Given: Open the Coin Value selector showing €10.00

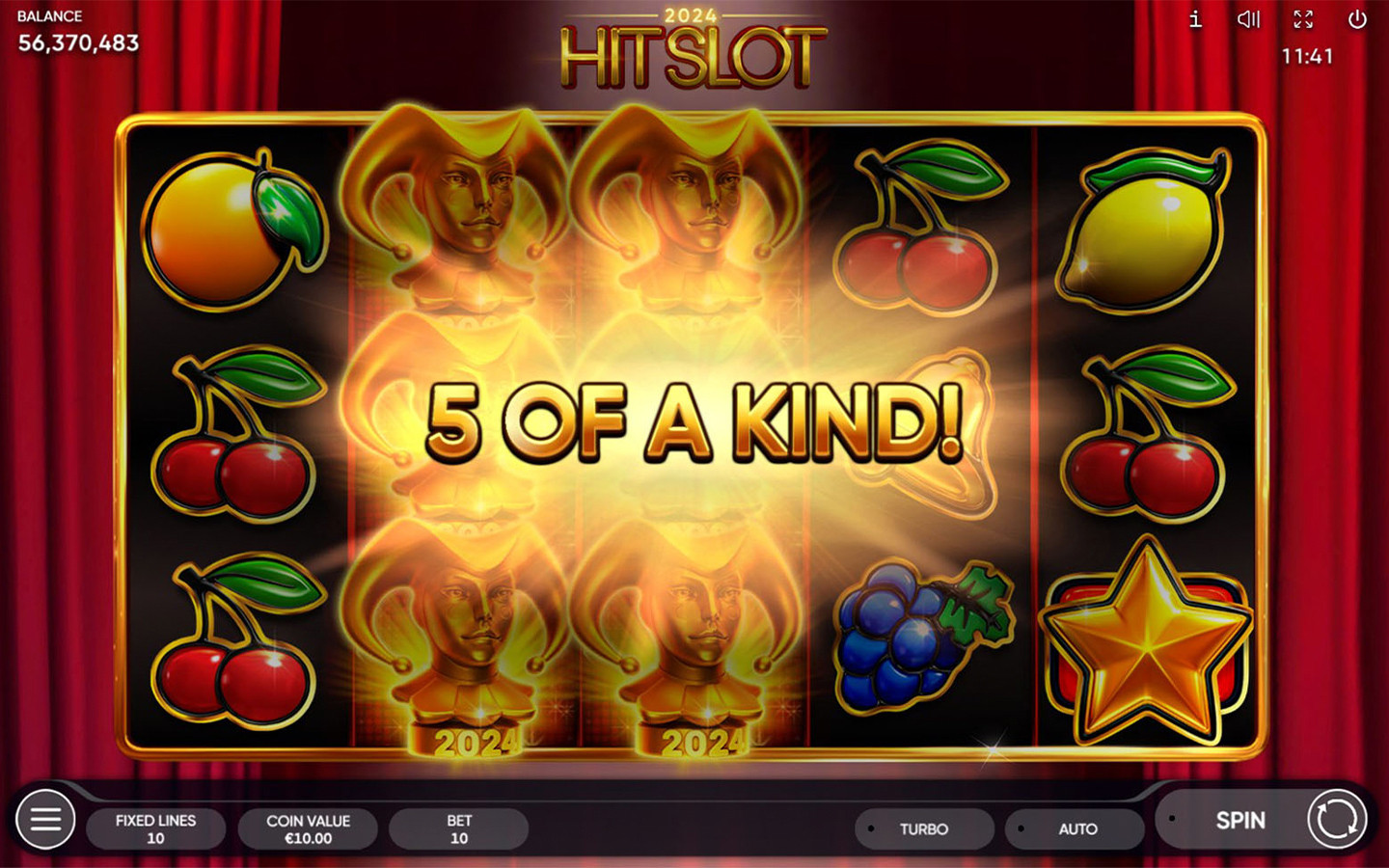Looking at the screenshot, I should [x=307, y=827].
